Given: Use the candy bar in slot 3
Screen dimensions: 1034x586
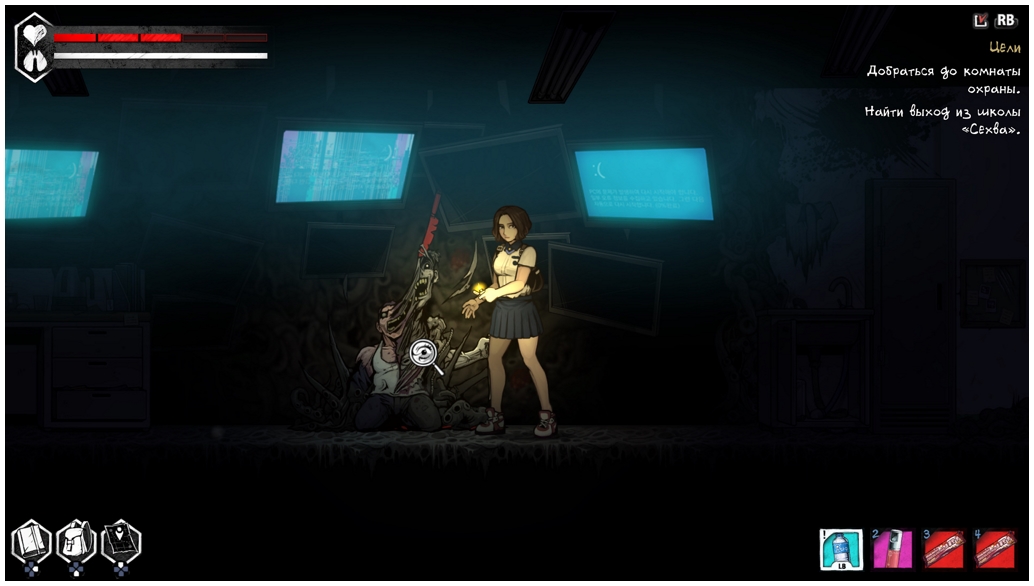Looking at the screenshot, I should pos(943,549).
